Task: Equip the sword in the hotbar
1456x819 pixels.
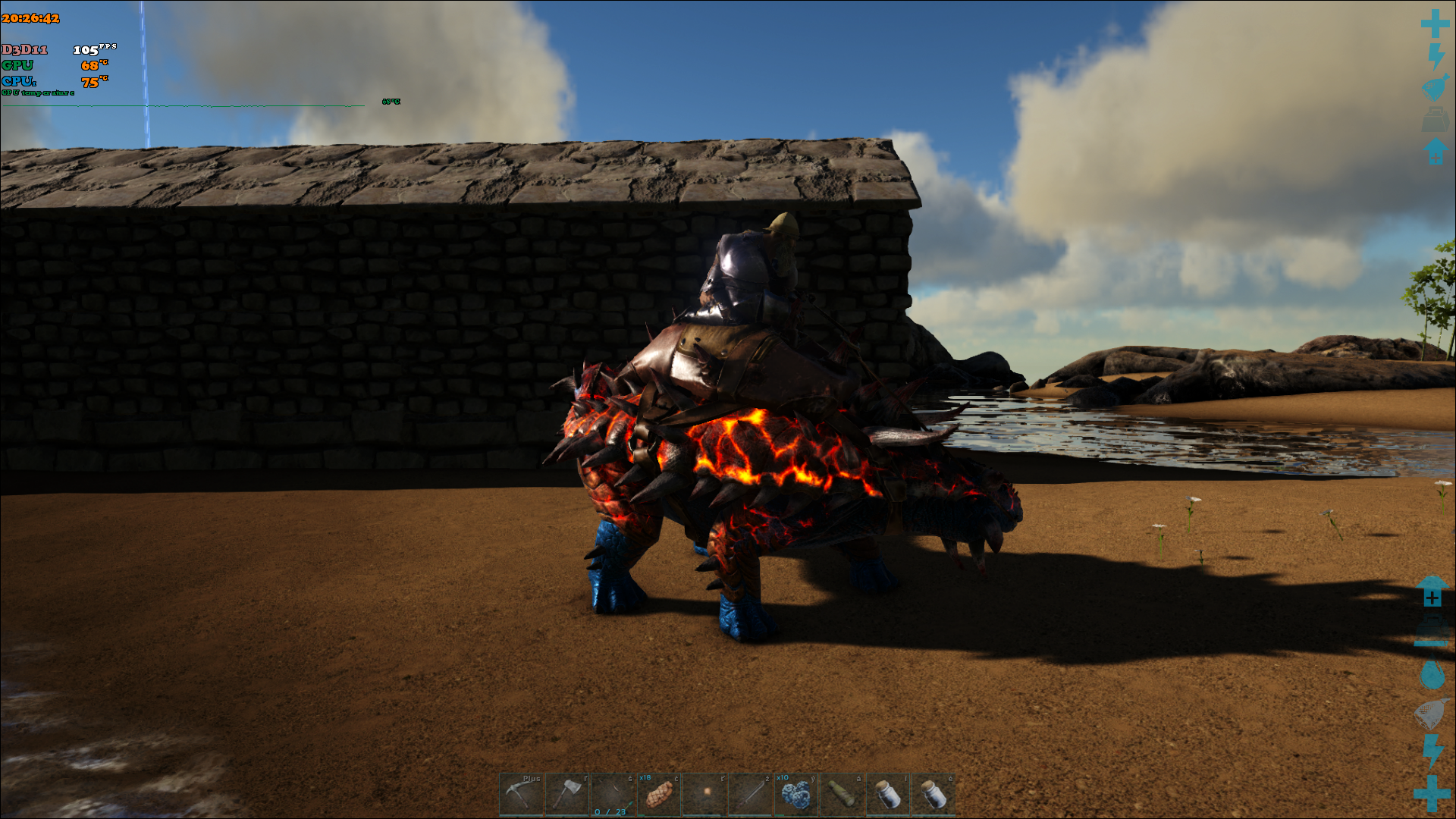Action: [x=750, y=794]
